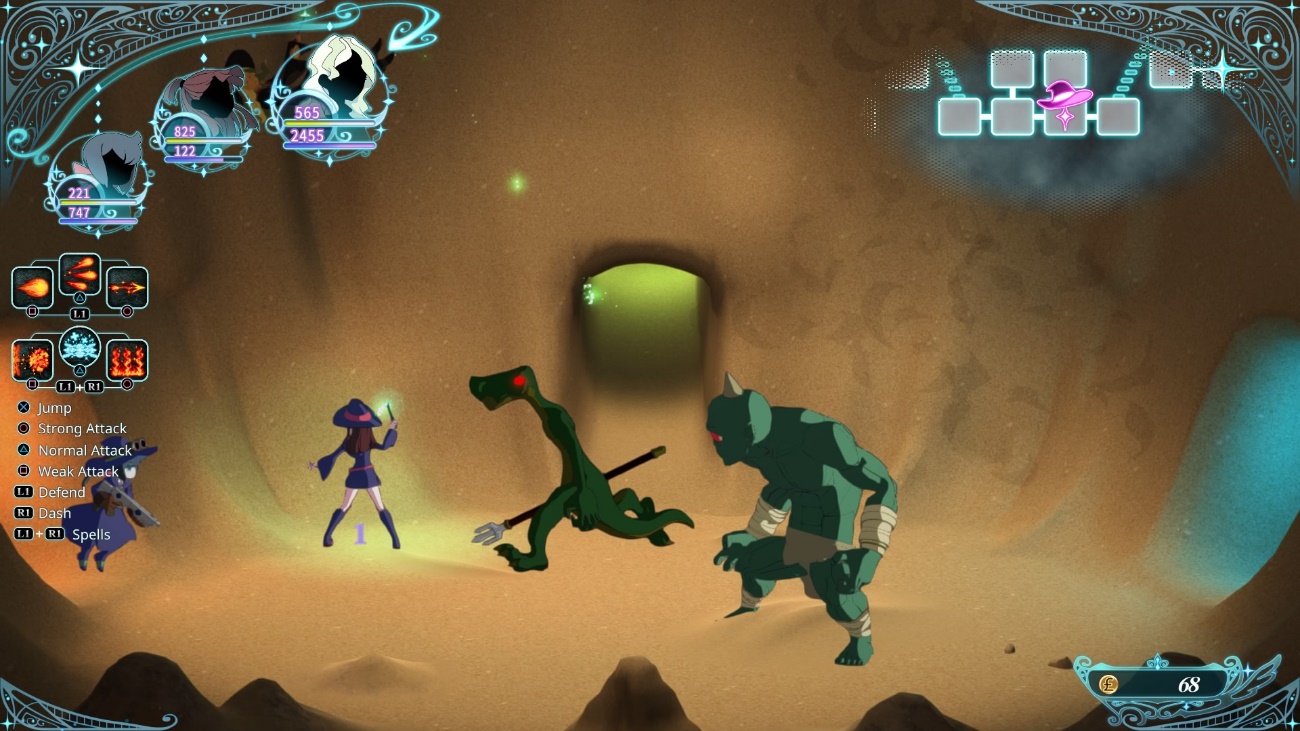Viewport: 1300px width, 731px height.
Task: Activate the blue ice crystal spell icon
Action: (79, 347)
